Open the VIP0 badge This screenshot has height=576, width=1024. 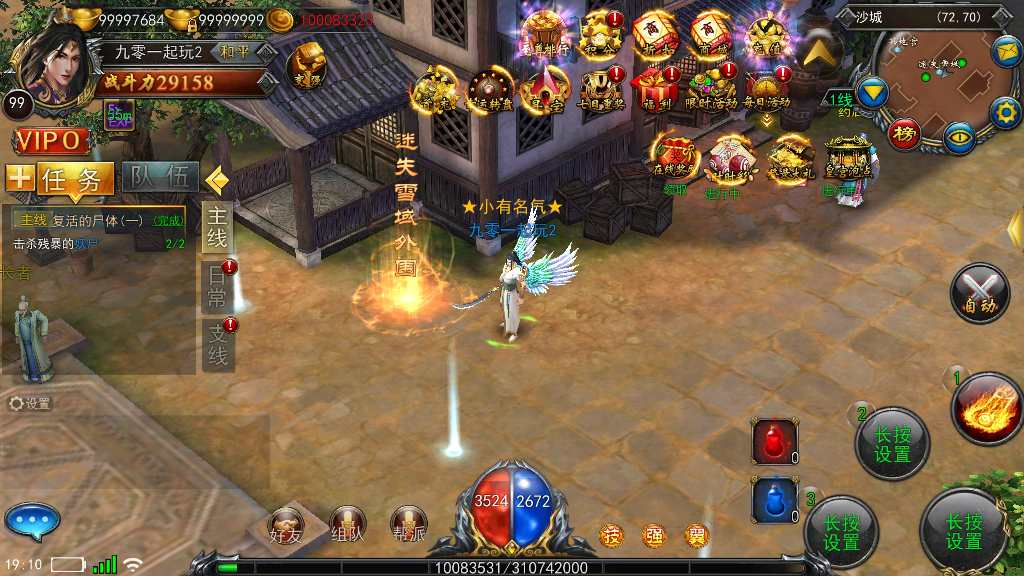tap(52, 141)
